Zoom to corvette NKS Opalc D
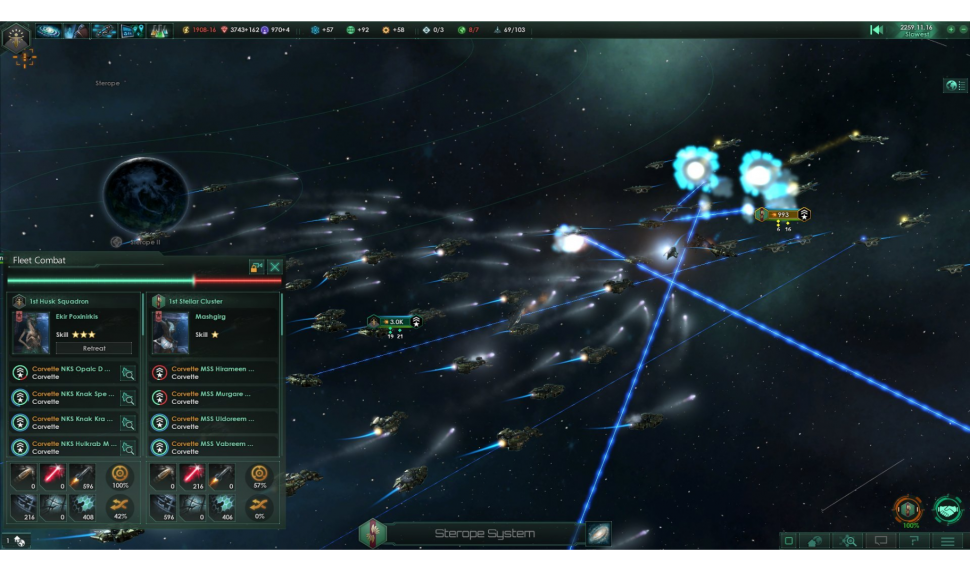 coord(128,373)
